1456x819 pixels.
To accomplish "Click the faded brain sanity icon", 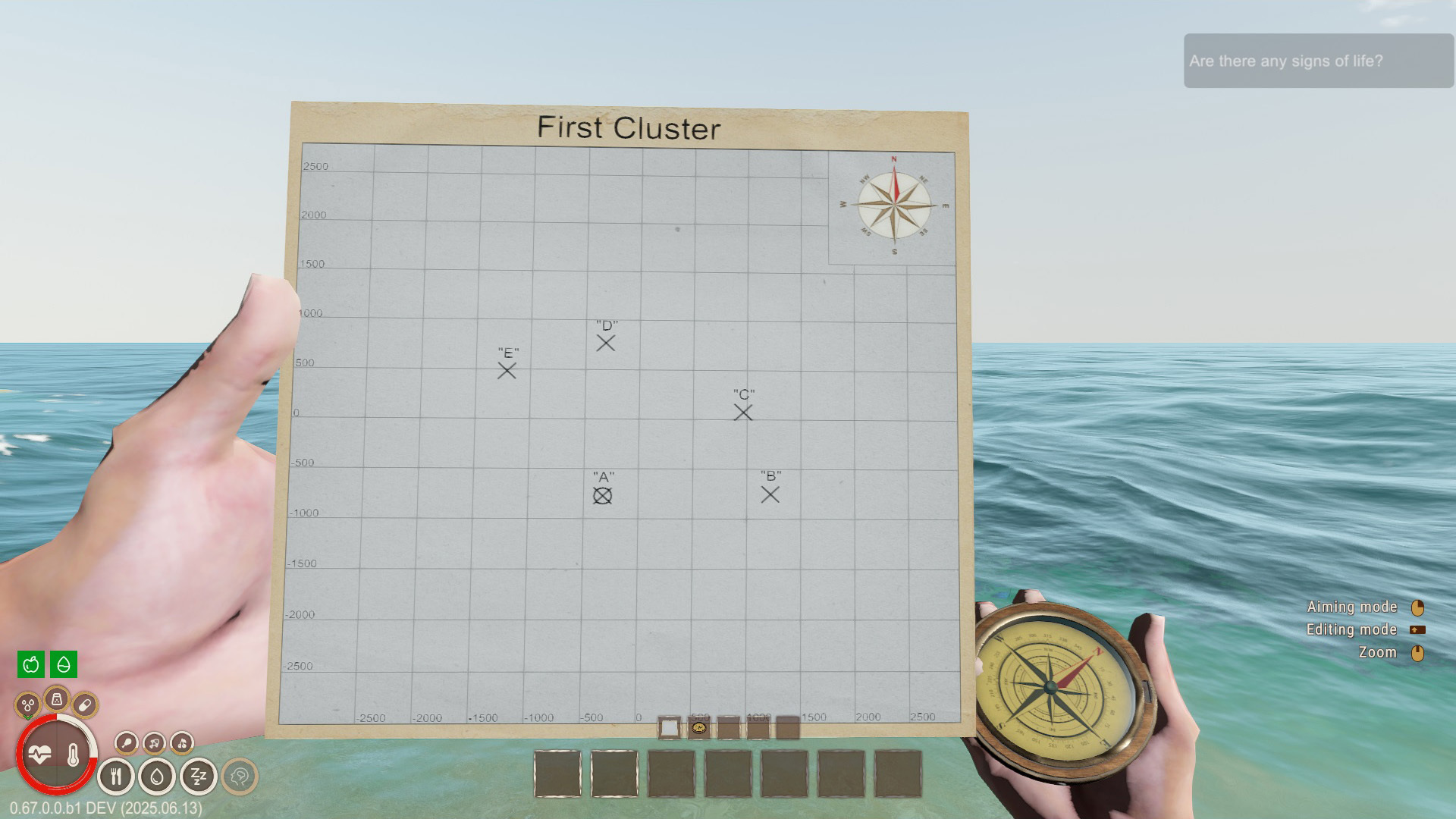I will pos(239,775).
